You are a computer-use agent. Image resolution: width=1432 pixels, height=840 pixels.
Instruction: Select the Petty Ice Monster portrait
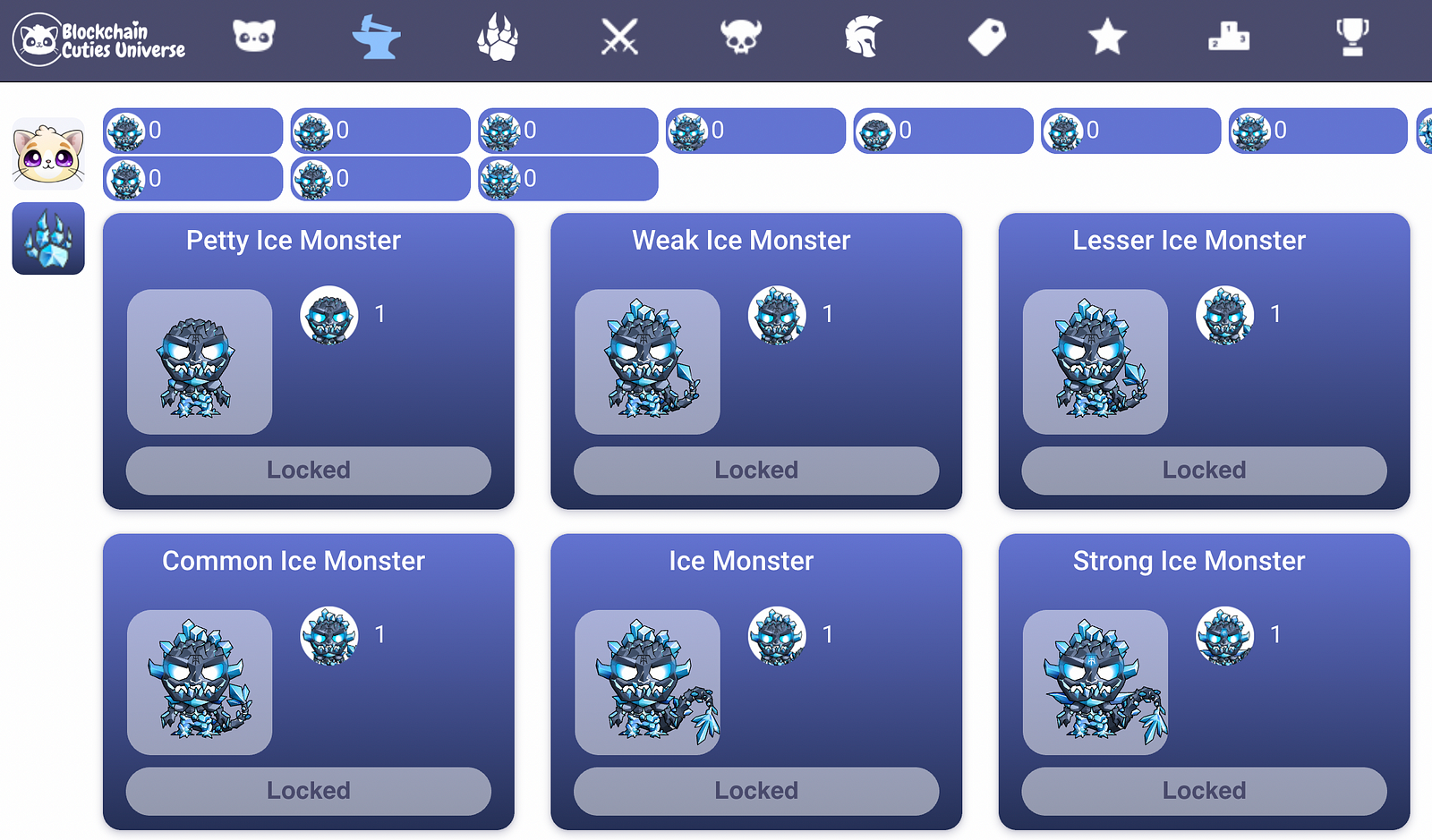pos(200,362)
